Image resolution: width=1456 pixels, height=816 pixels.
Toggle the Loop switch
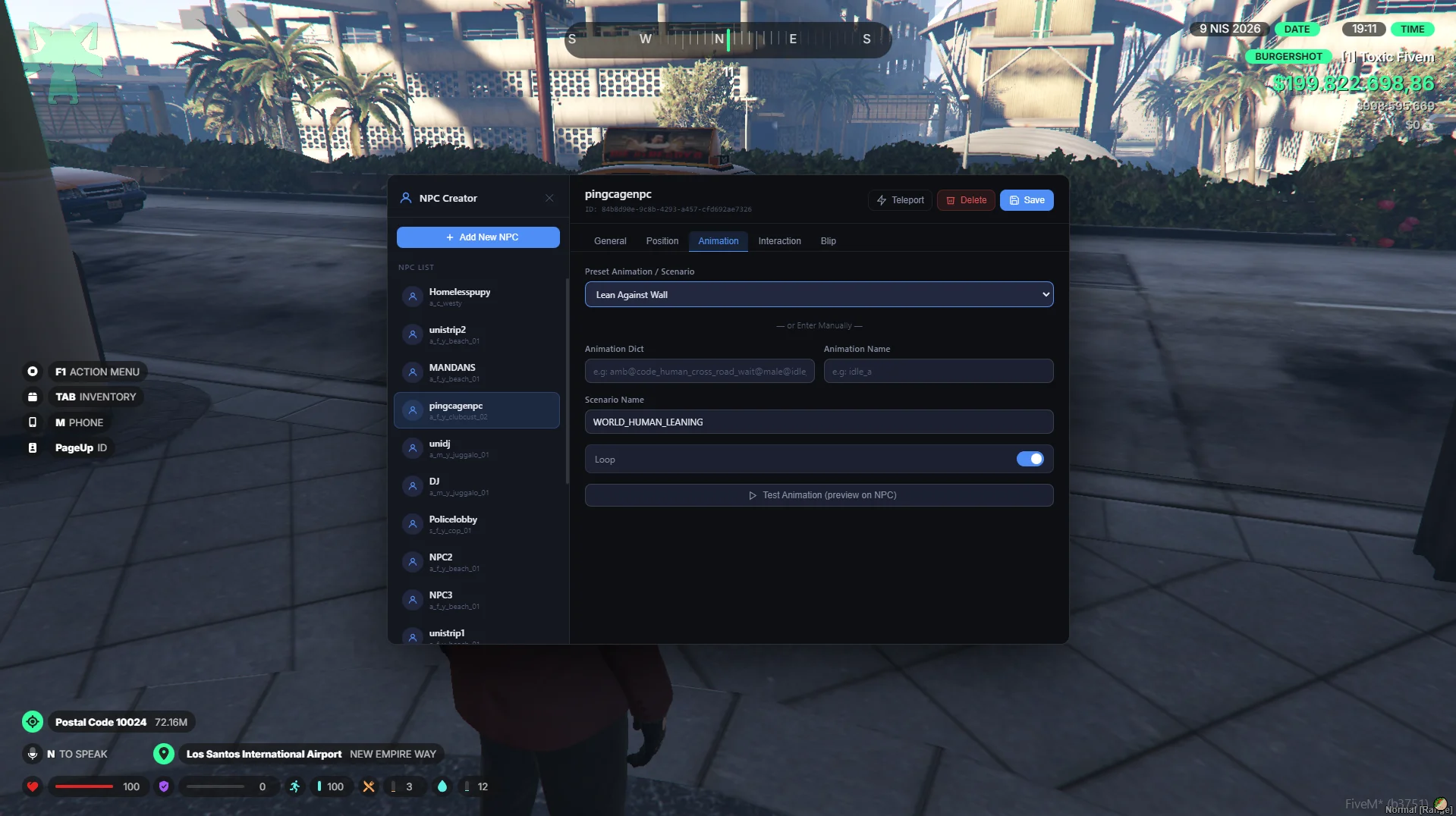[1030, 460]
